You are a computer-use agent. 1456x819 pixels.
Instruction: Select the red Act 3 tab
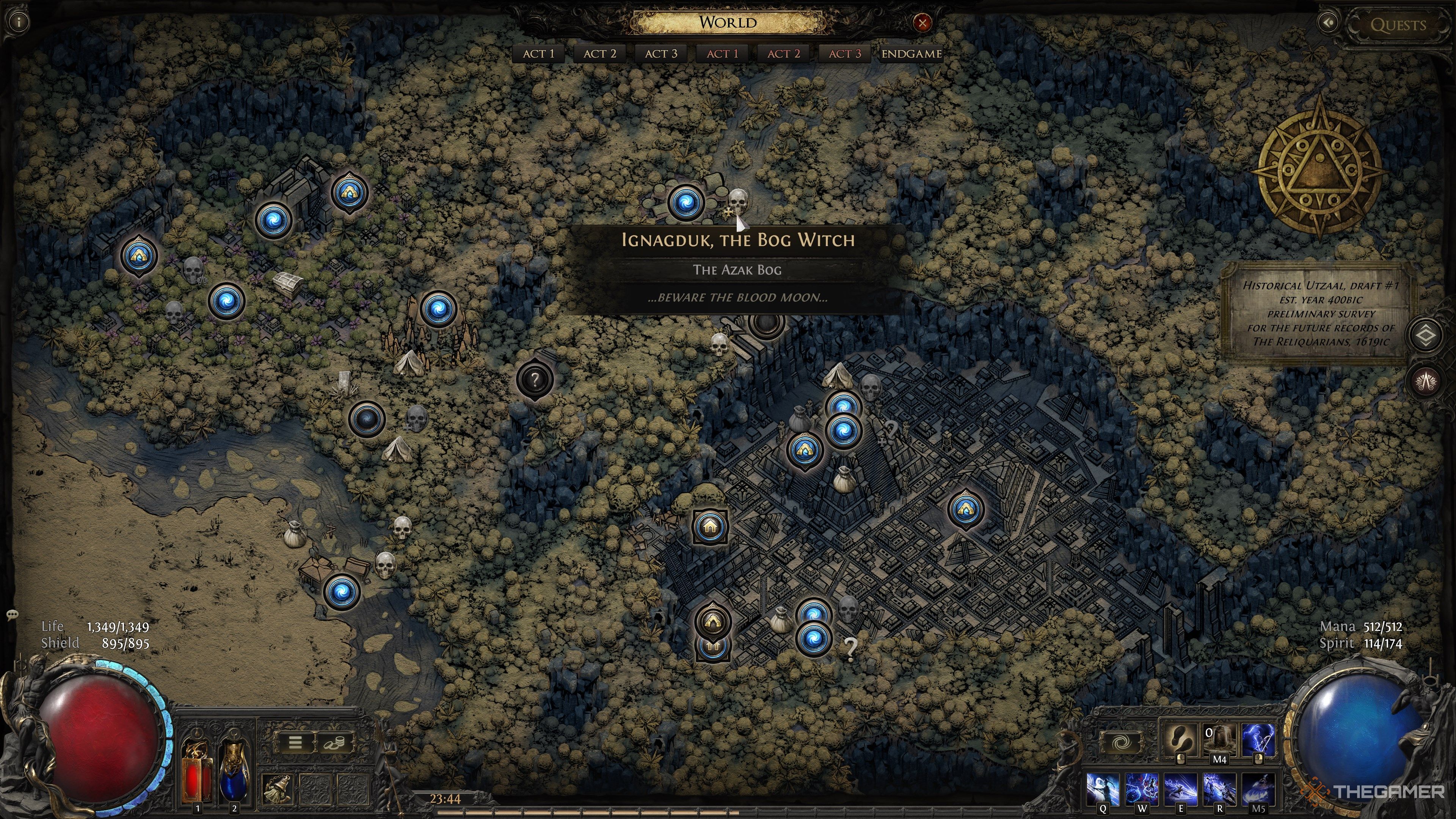pyautogui.click(x=844, y=54)
